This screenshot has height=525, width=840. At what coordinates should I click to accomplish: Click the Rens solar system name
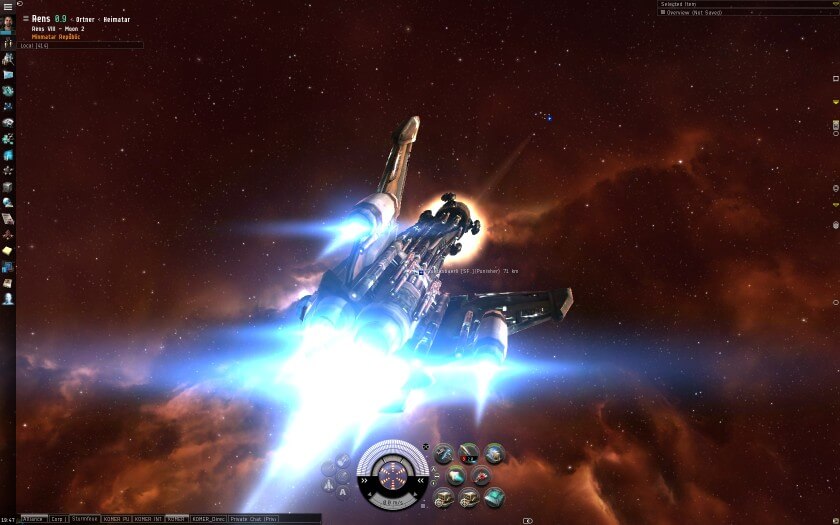pos(41,19)
